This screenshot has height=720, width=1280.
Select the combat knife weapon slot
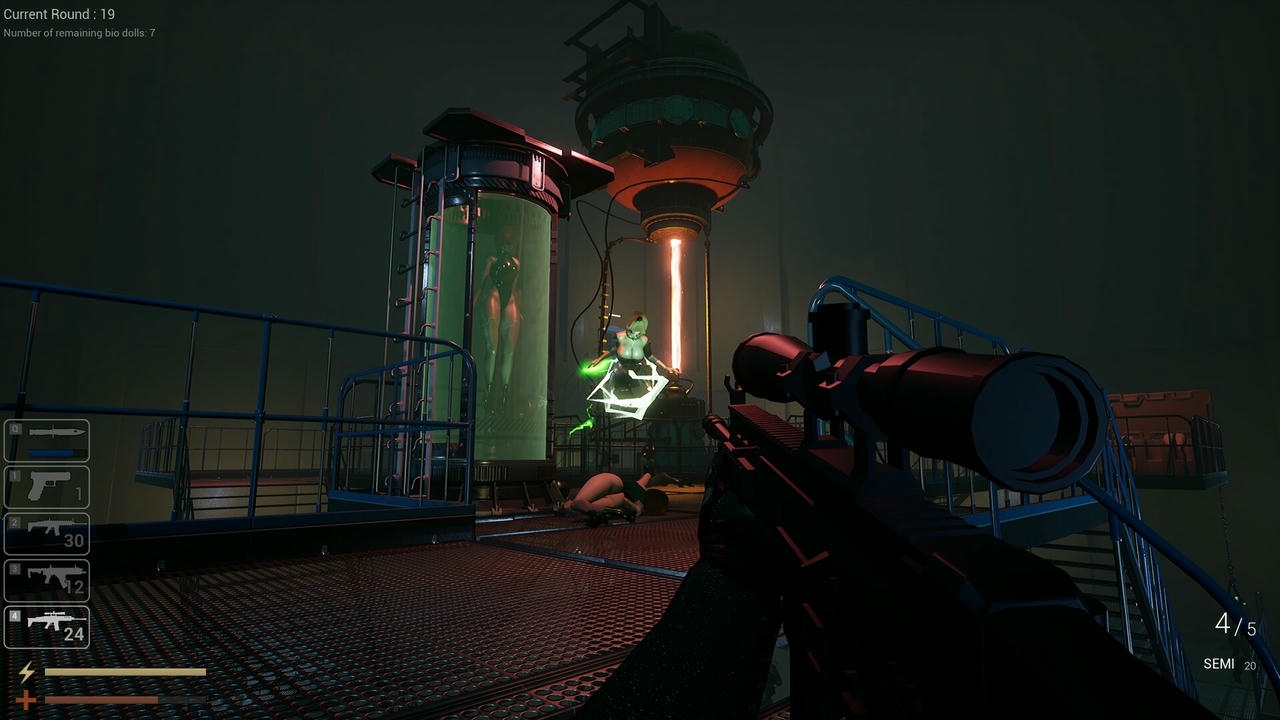[47, 440]
